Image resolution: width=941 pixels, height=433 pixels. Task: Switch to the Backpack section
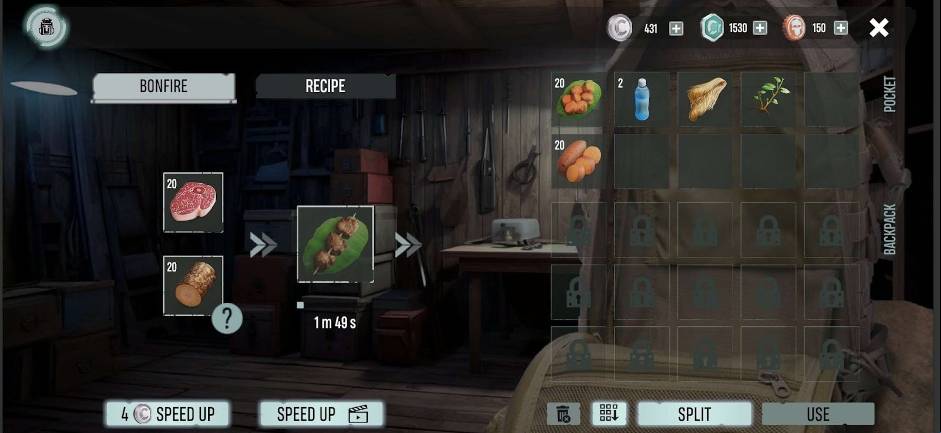tap(889, 230)
